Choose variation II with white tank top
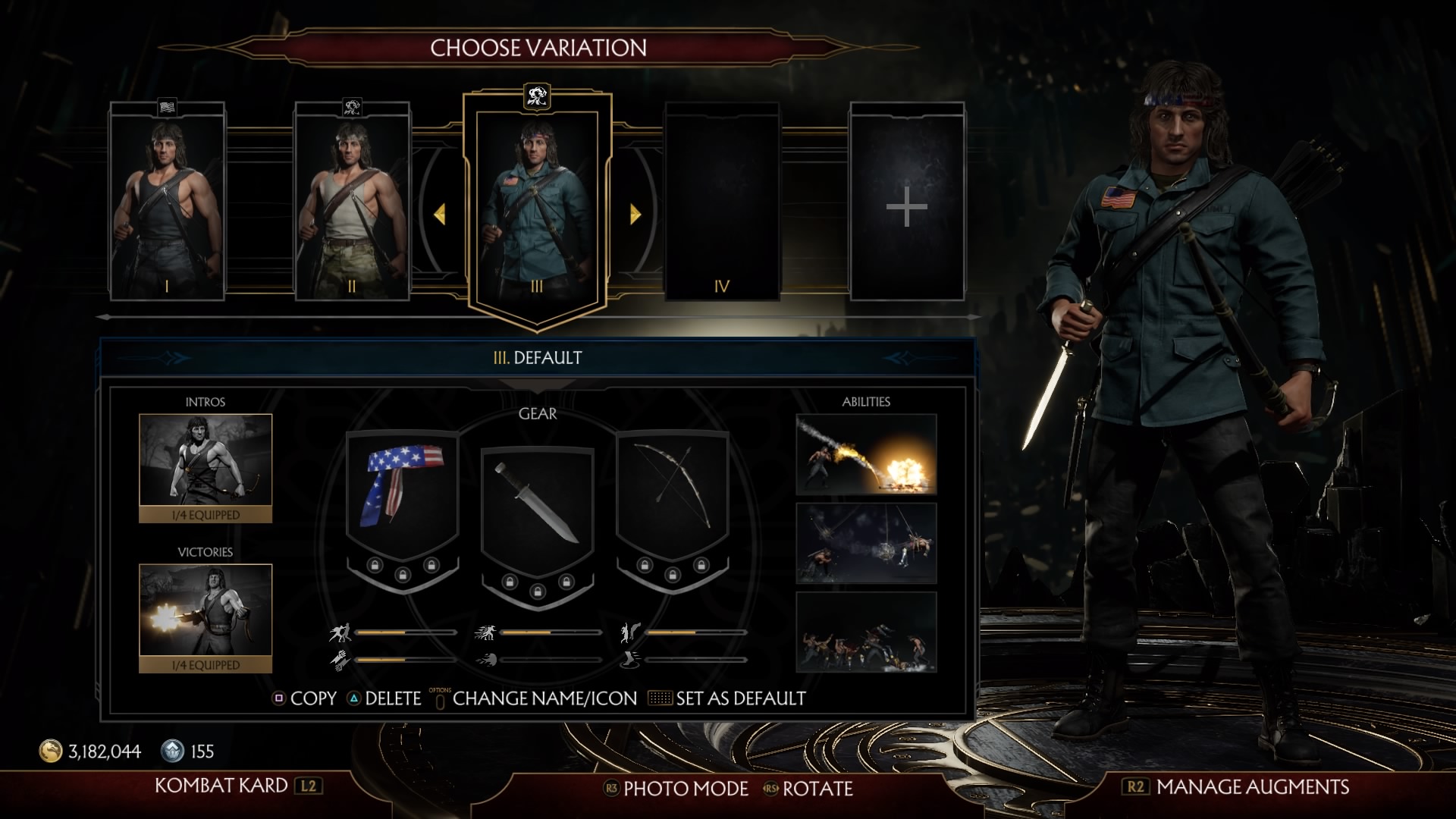Image resolution: width=1456 pixels, height=819 pixels. [352, 203]
